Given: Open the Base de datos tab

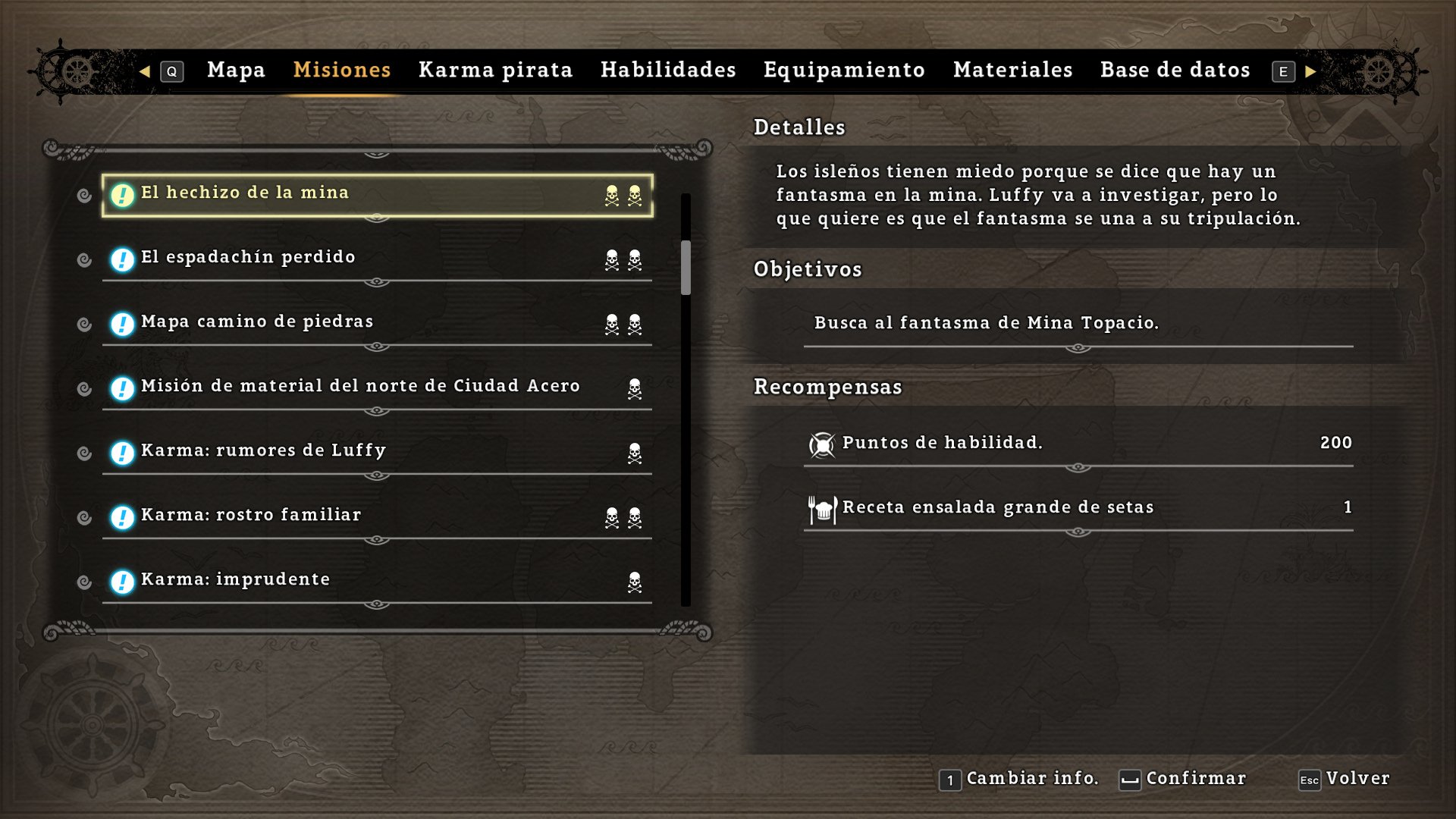Looking at the screenshot, I should coord(1175,71).
